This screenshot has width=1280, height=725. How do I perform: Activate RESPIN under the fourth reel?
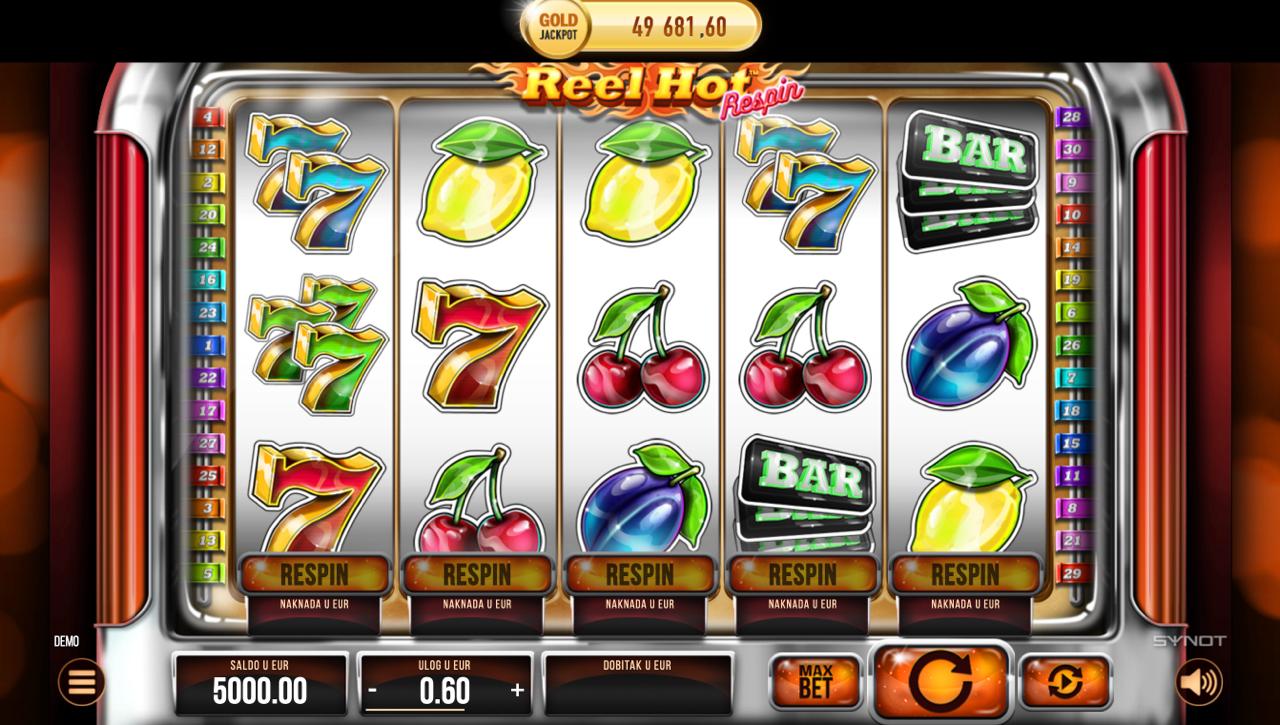(x=803, y=575)
